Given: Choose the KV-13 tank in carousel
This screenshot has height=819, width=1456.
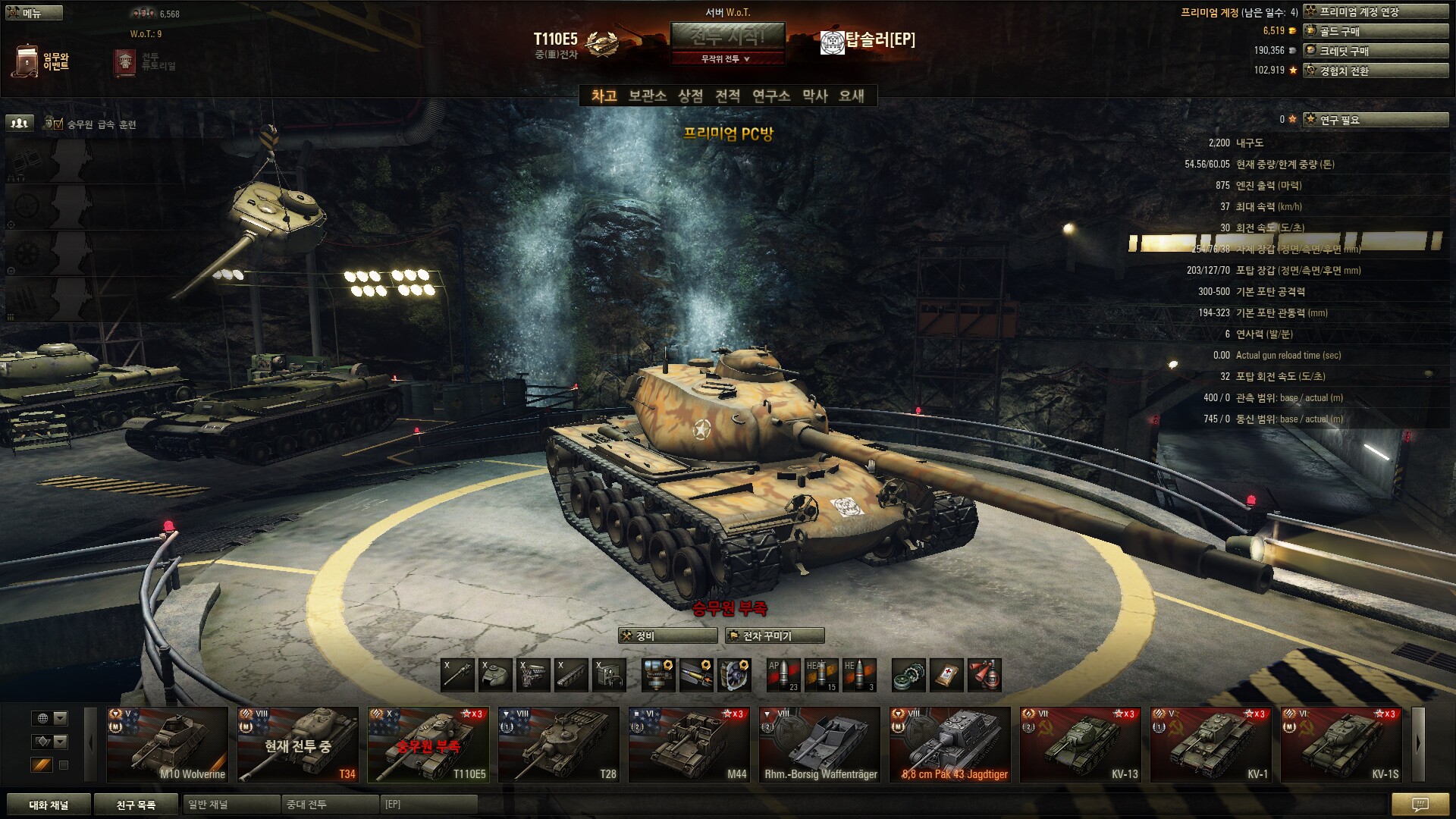Looking at the screenshot, I should [1081, 744].
